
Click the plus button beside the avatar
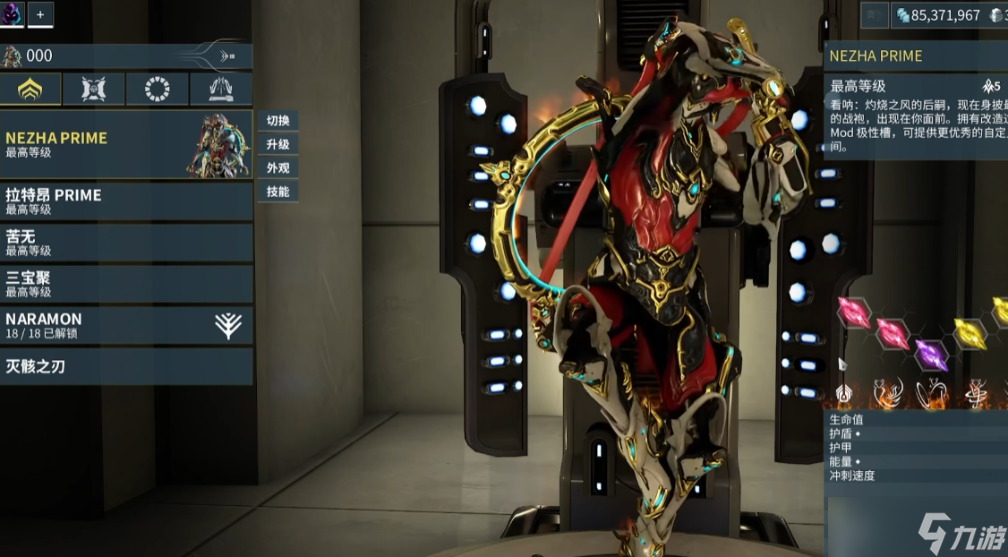(41, 14)
